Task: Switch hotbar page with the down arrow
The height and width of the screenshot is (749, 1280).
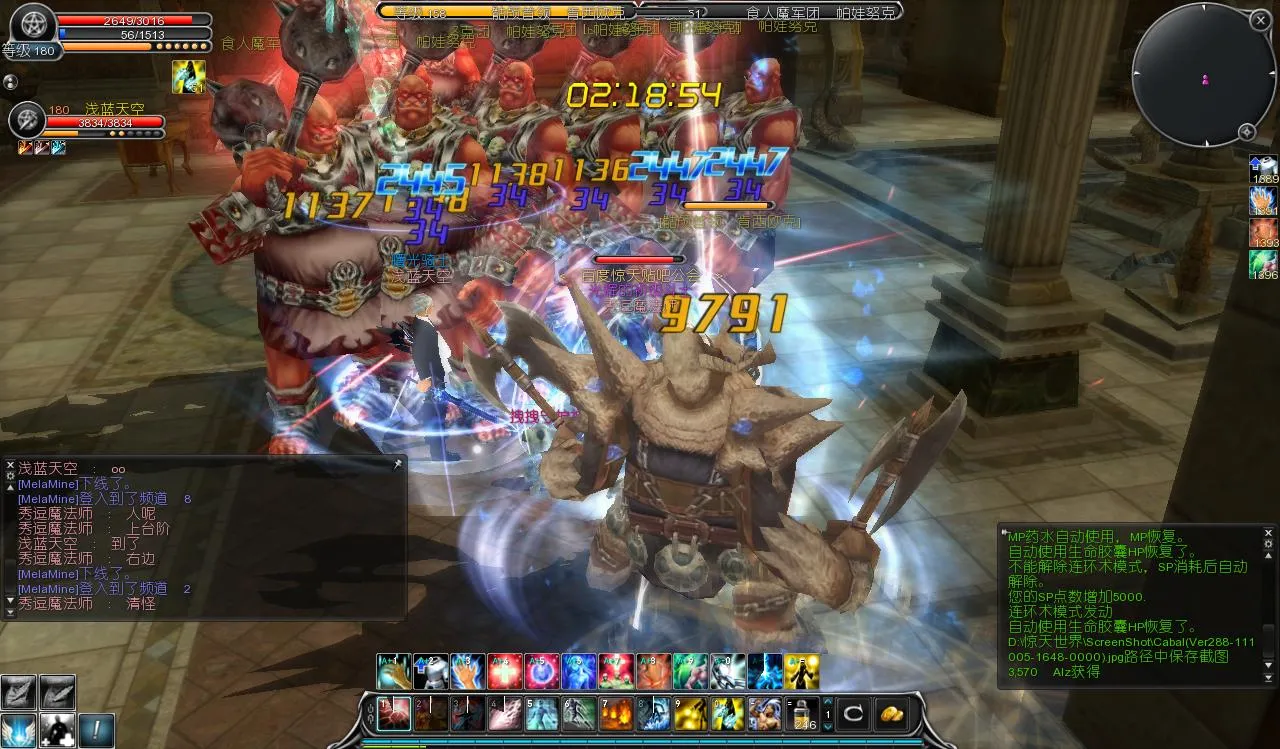Action: click(828, 727)
